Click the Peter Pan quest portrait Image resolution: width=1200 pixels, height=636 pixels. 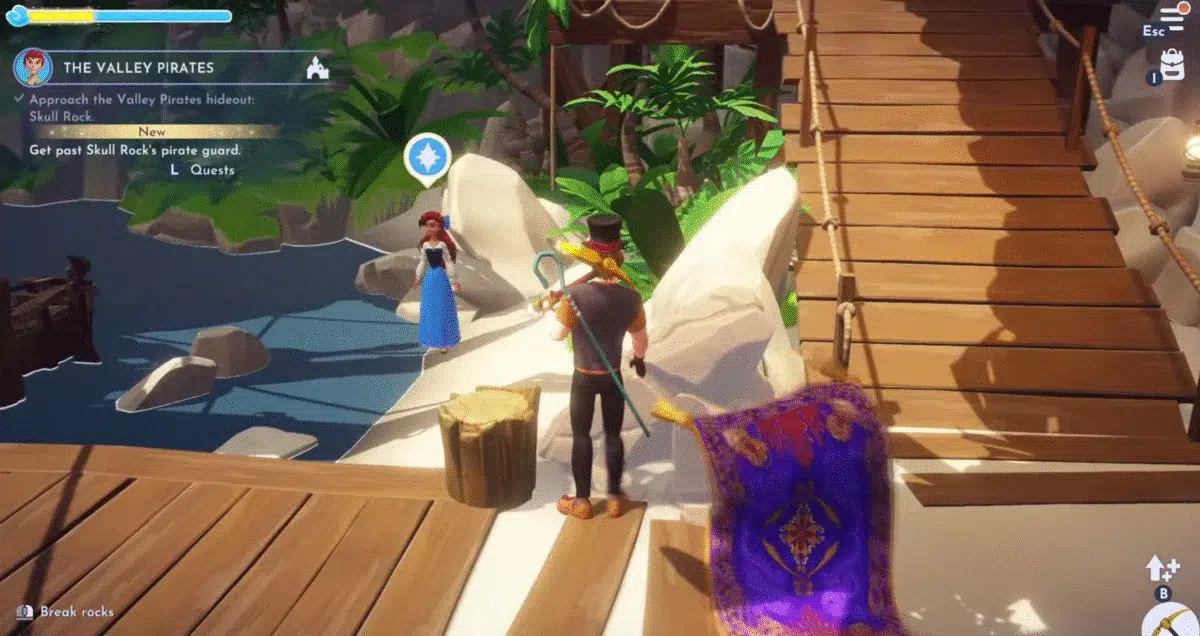tap(33, 67)
